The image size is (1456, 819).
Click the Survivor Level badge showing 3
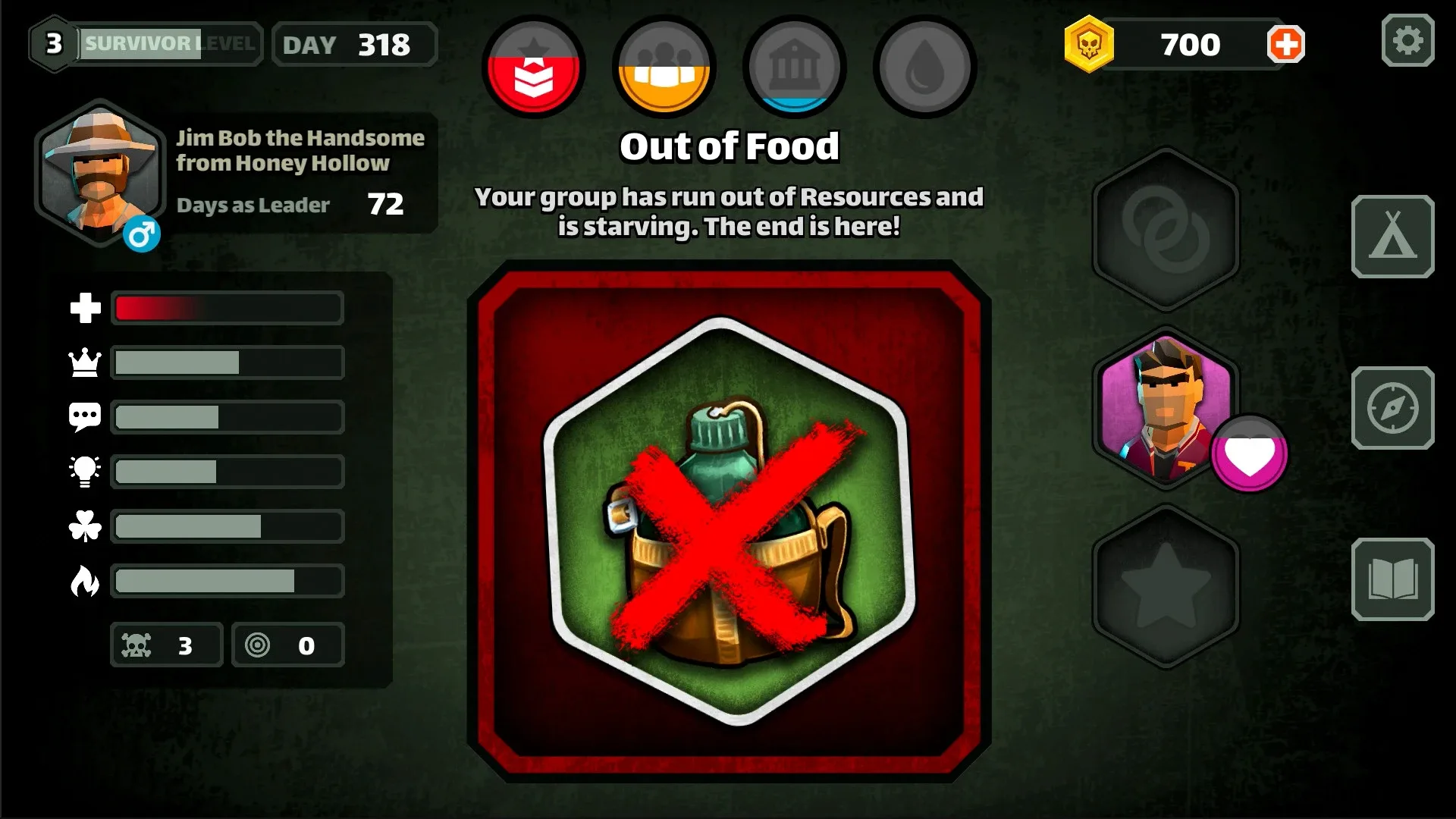53,43
